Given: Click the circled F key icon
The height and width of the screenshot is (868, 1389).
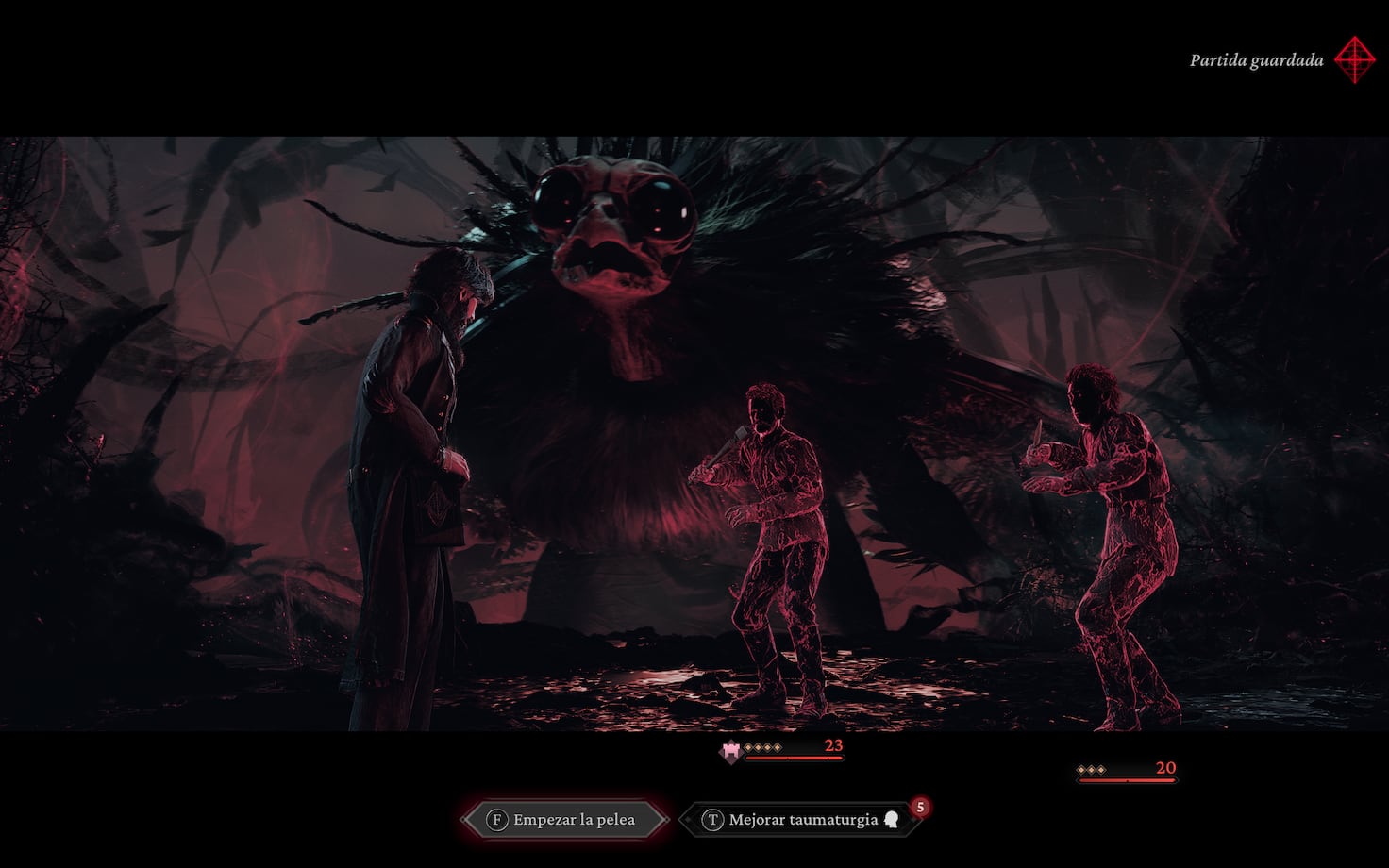Looking at the screenshot, I should tap(497, 818).
